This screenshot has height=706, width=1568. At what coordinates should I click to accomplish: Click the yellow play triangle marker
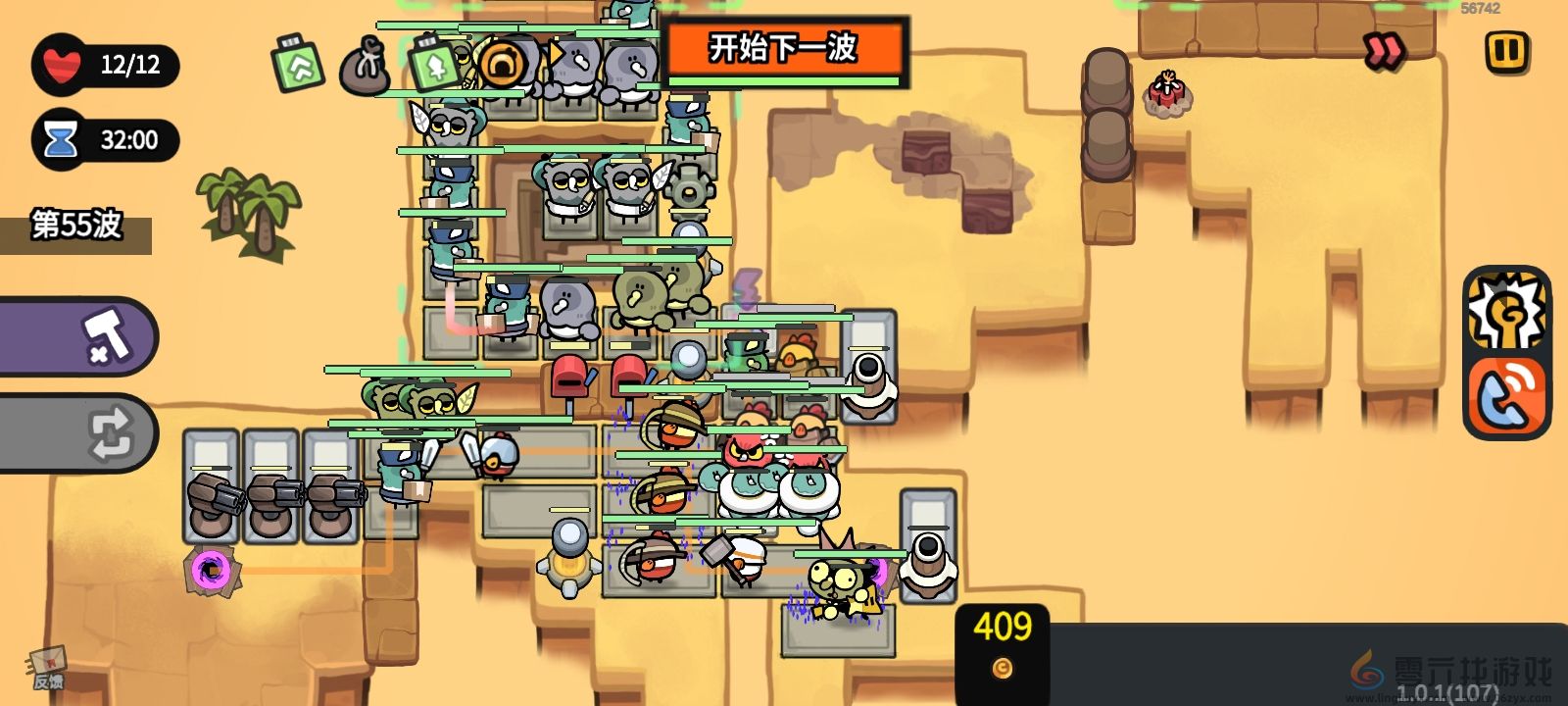click(x=557, y=54)
